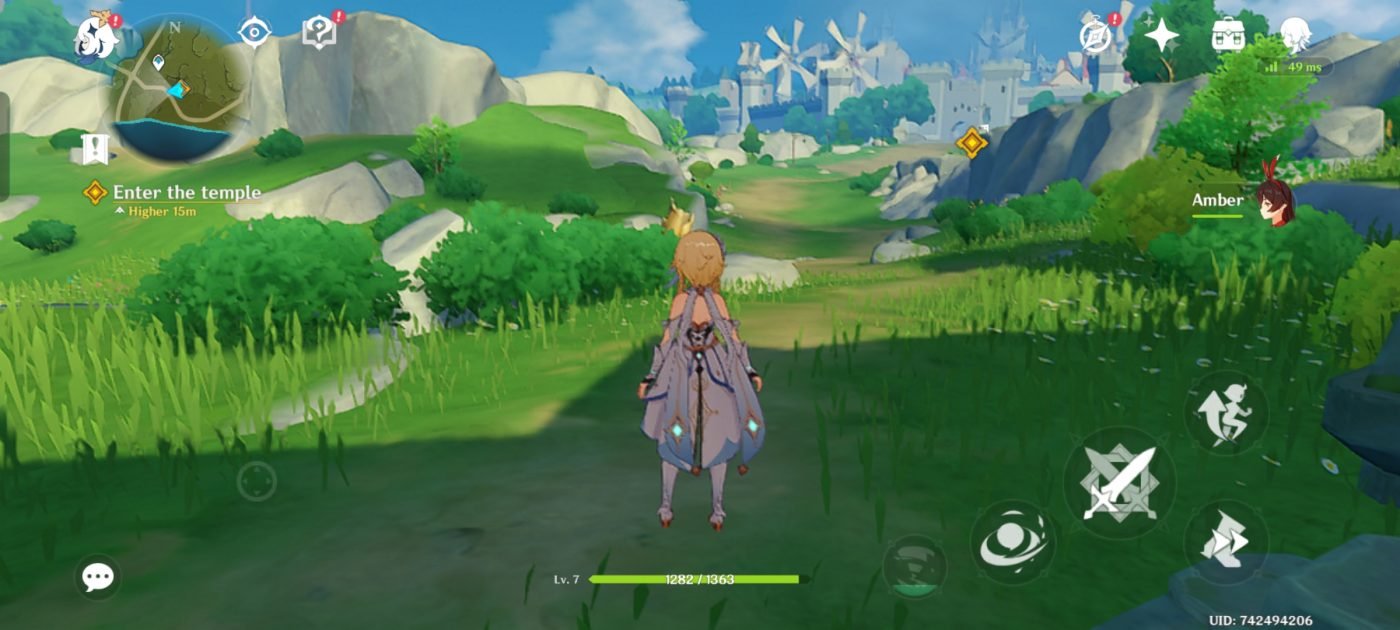1400x630 pixels.
Task: Tap the jump button
Action: pos(1226,413)
